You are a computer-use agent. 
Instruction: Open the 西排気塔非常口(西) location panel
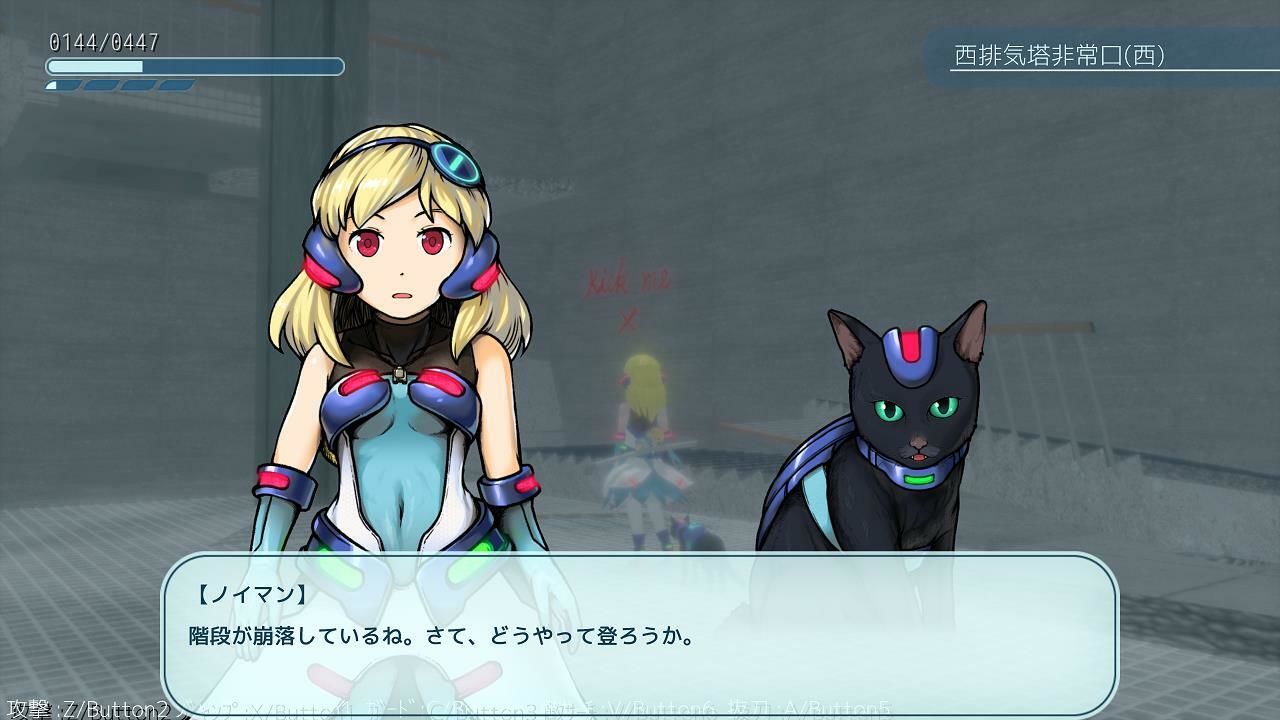point(1100,57)
